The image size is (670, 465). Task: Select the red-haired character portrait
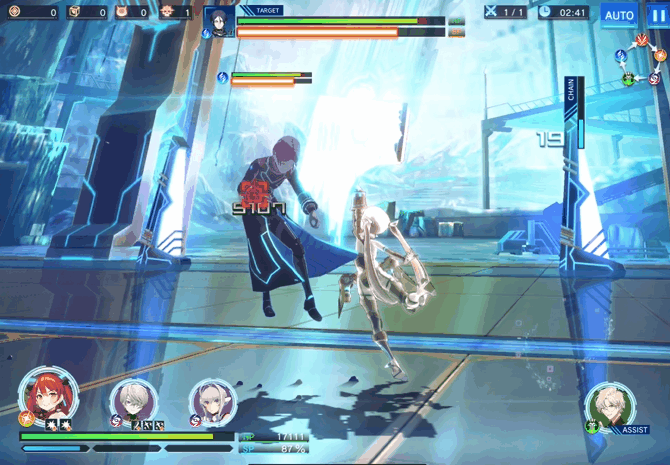[x=47, y=396]
